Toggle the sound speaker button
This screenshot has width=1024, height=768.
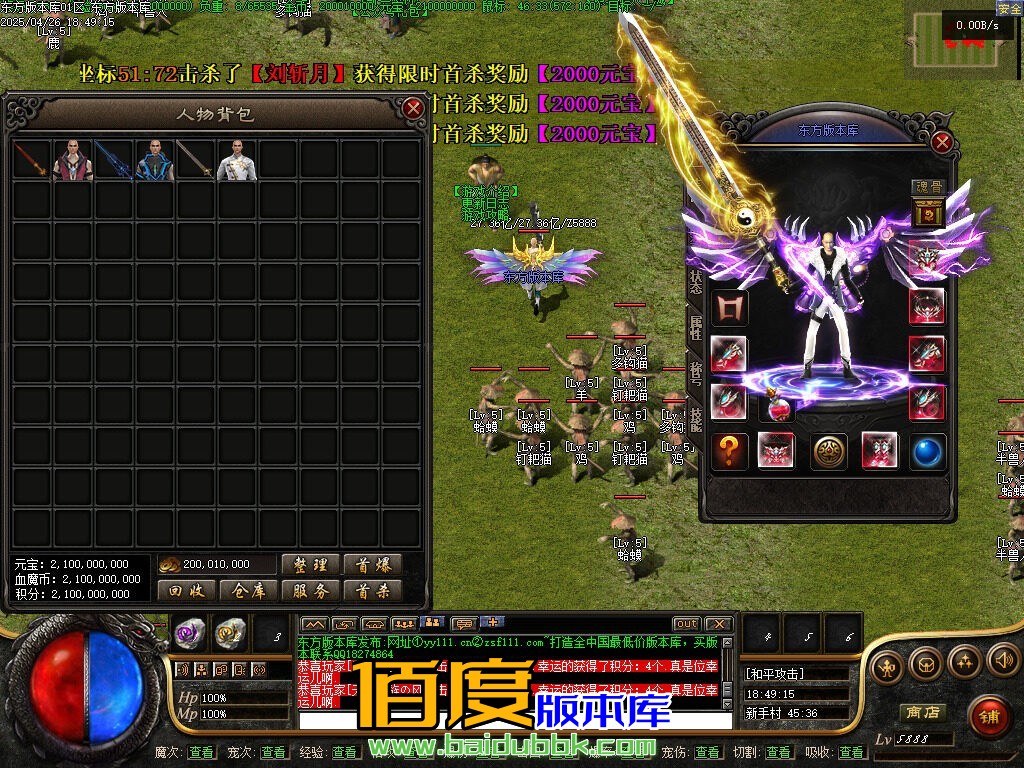1003,660
